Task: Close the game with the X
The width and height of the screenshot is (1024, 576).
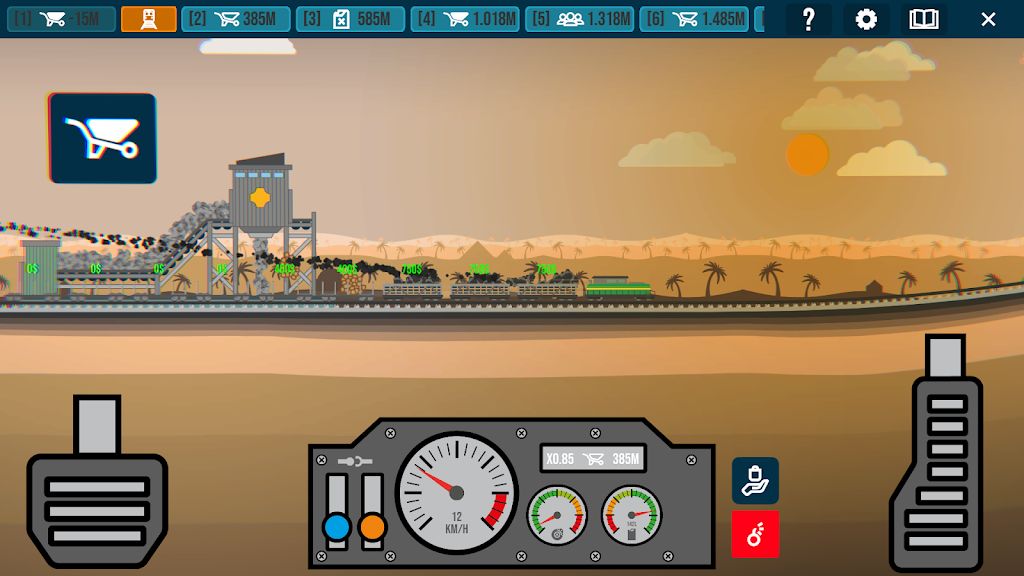Action: (988, 19)
